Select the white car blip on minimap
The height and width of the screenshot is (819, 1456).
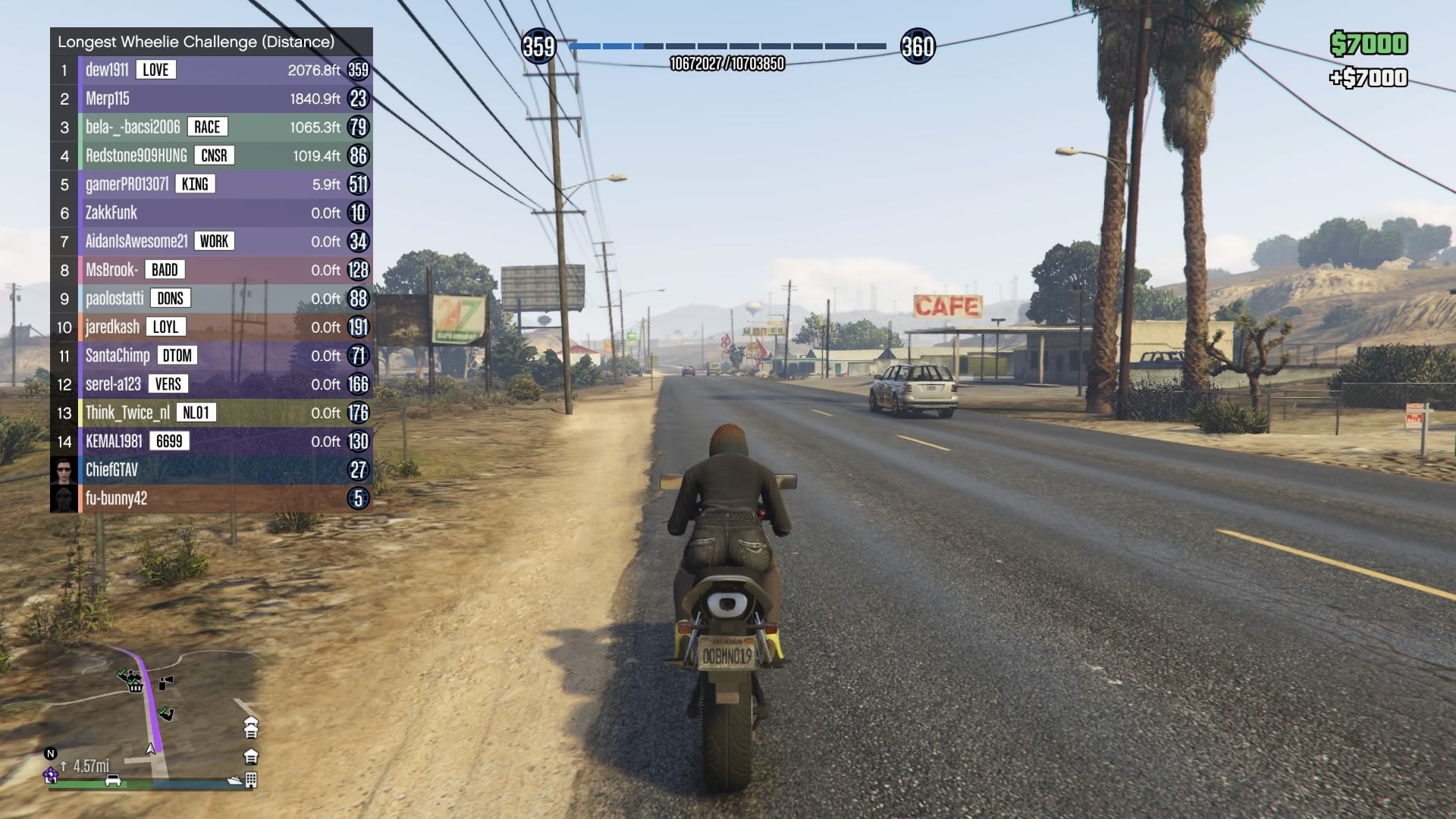113,780
